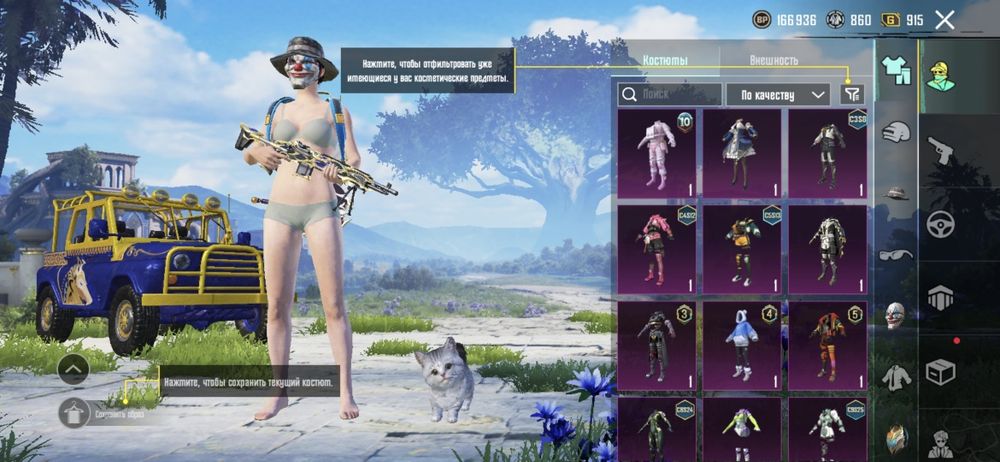The image size is (1000, 462).
Task: Select the pink astronaut suit with badge 10
Action: (657, 152)
